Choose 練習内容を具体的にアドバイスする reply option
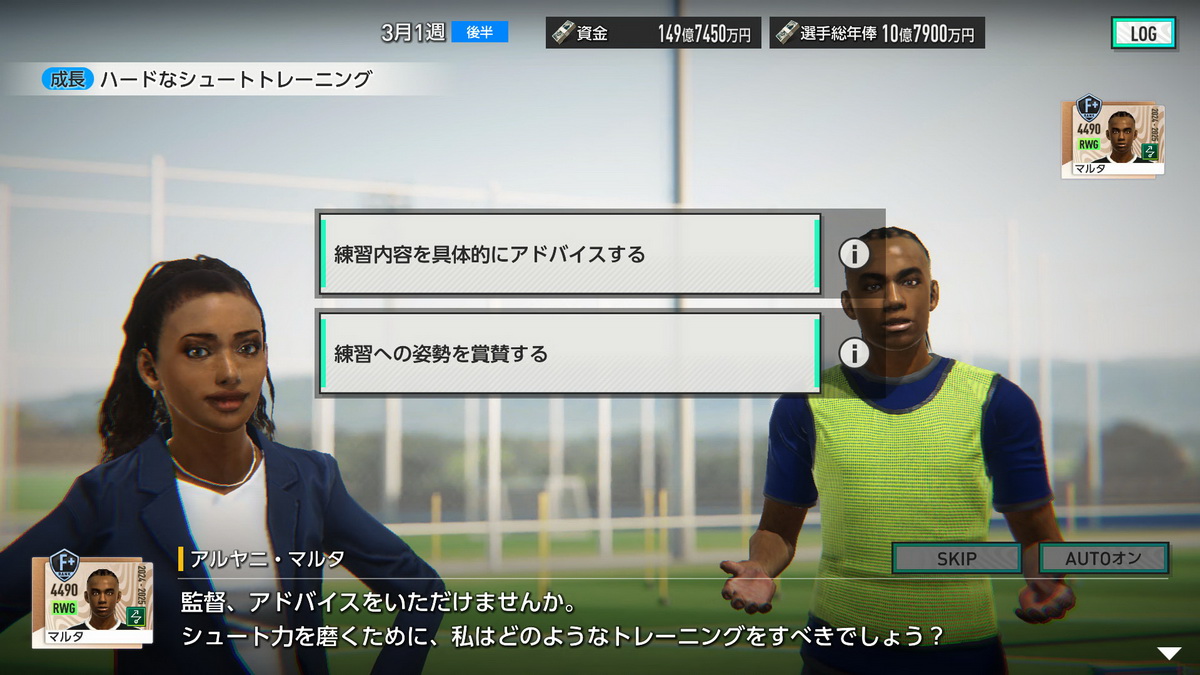1200x675 pixels. (568, 254)
